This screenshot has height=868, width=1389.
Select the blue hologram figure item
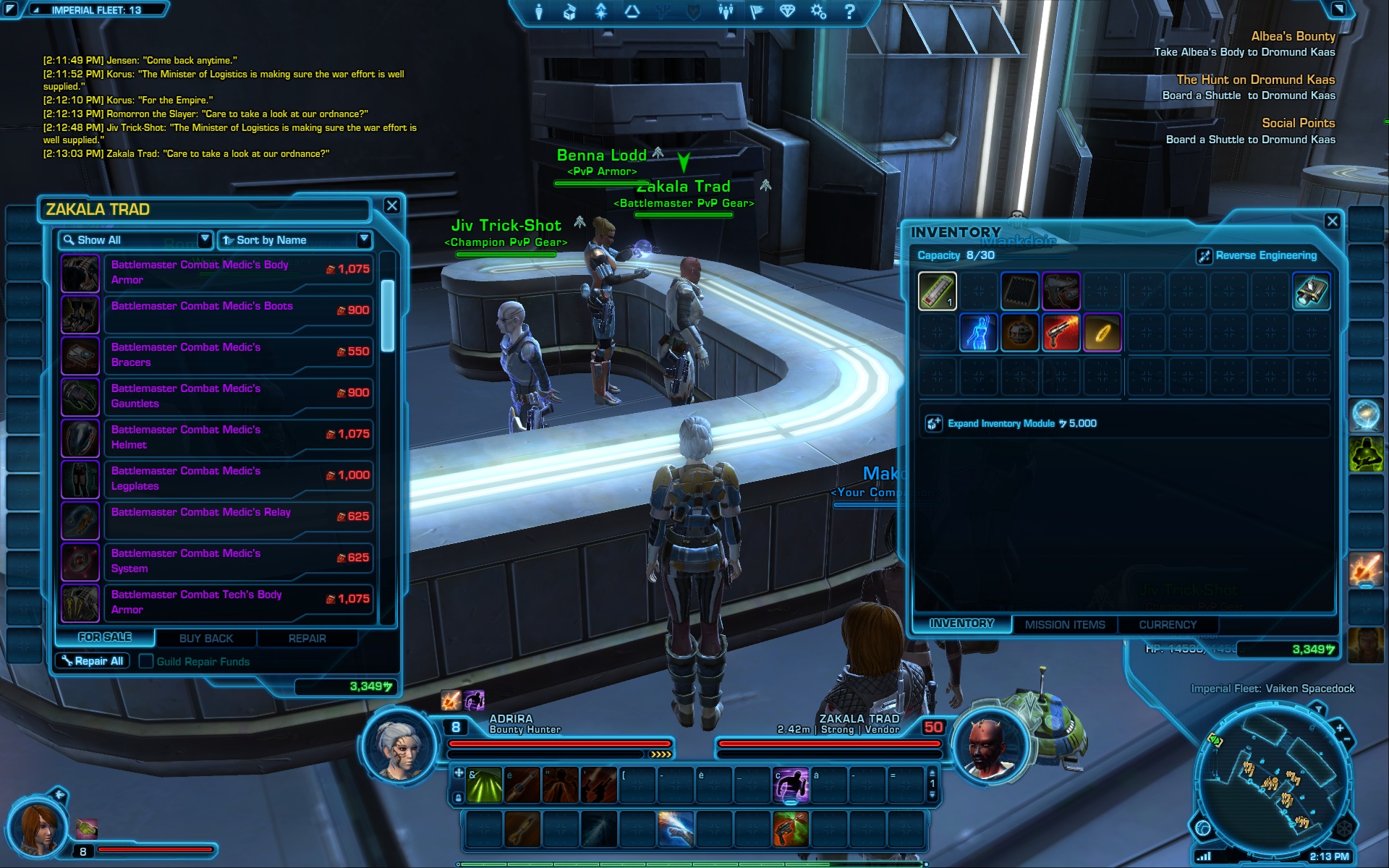(978, 333)
